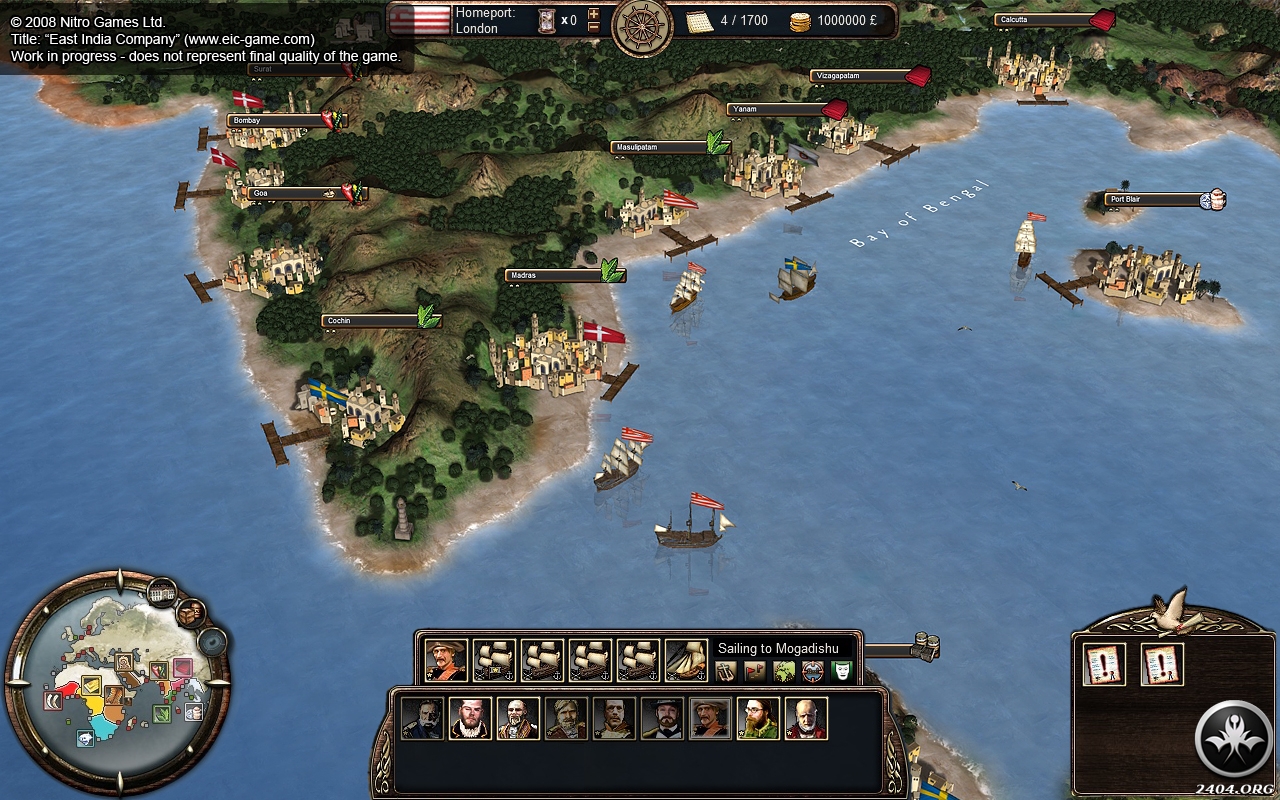Increase game speed with the plus button

coord(594,13)
